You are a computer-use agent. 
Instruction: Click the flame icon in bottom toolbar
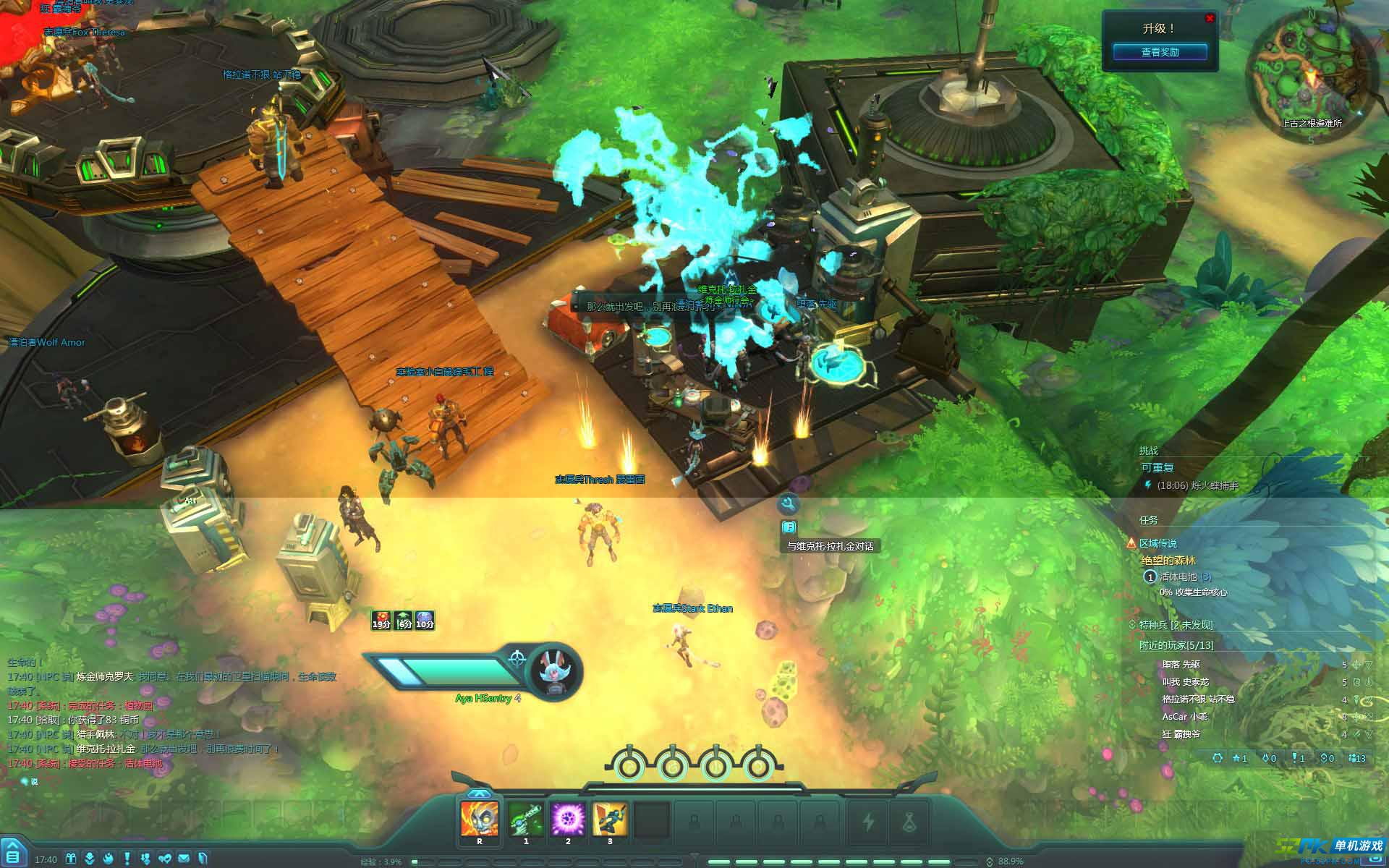tap(108, 859)
